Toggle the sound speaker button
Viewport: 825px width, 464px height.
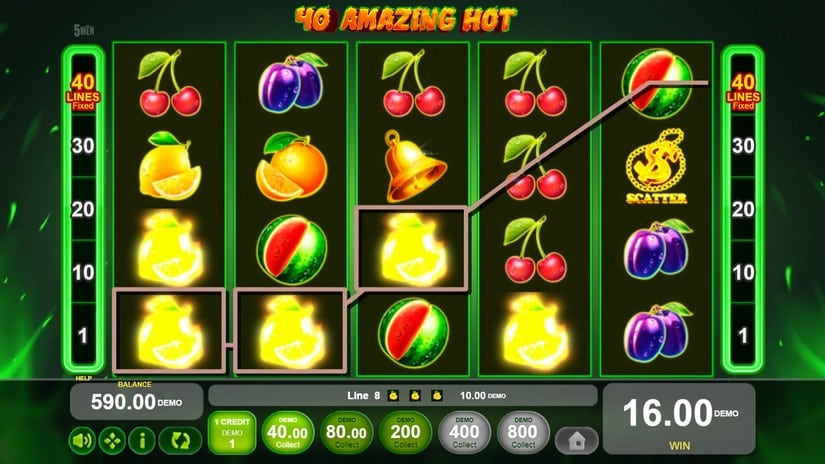(83, 440)
